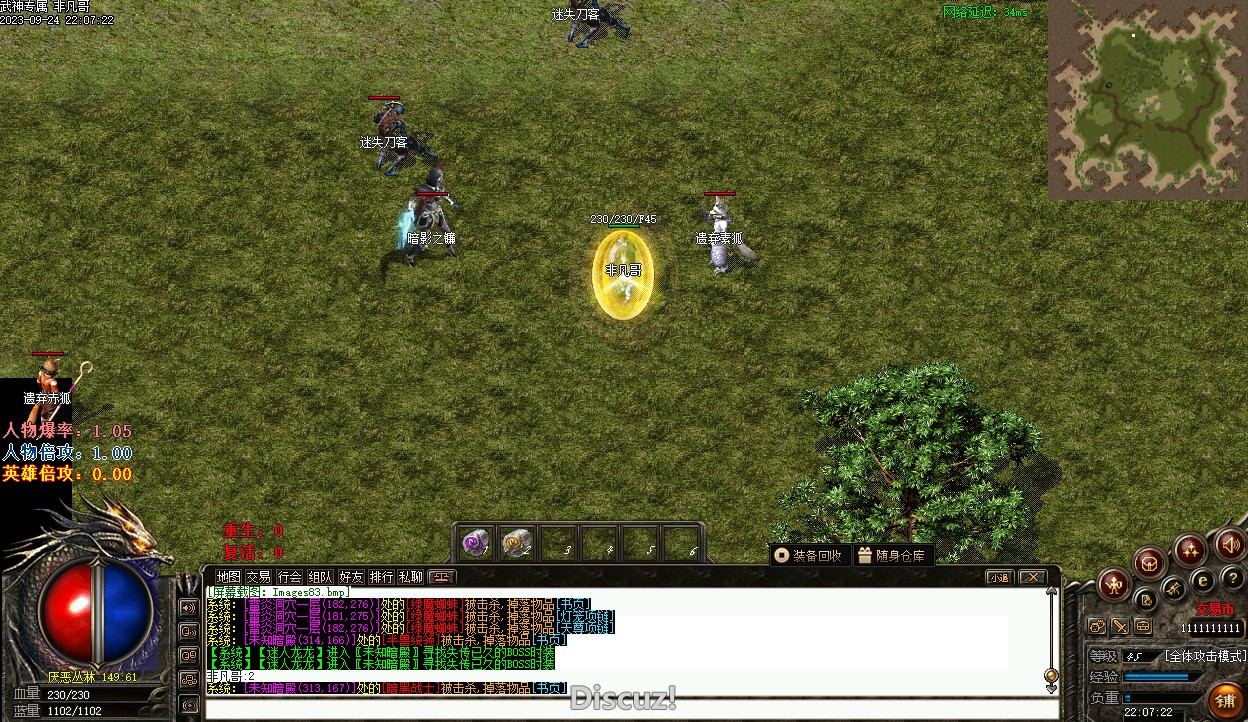
Task: Switch to the 行会 guild tab
Action: pos(289,577)
